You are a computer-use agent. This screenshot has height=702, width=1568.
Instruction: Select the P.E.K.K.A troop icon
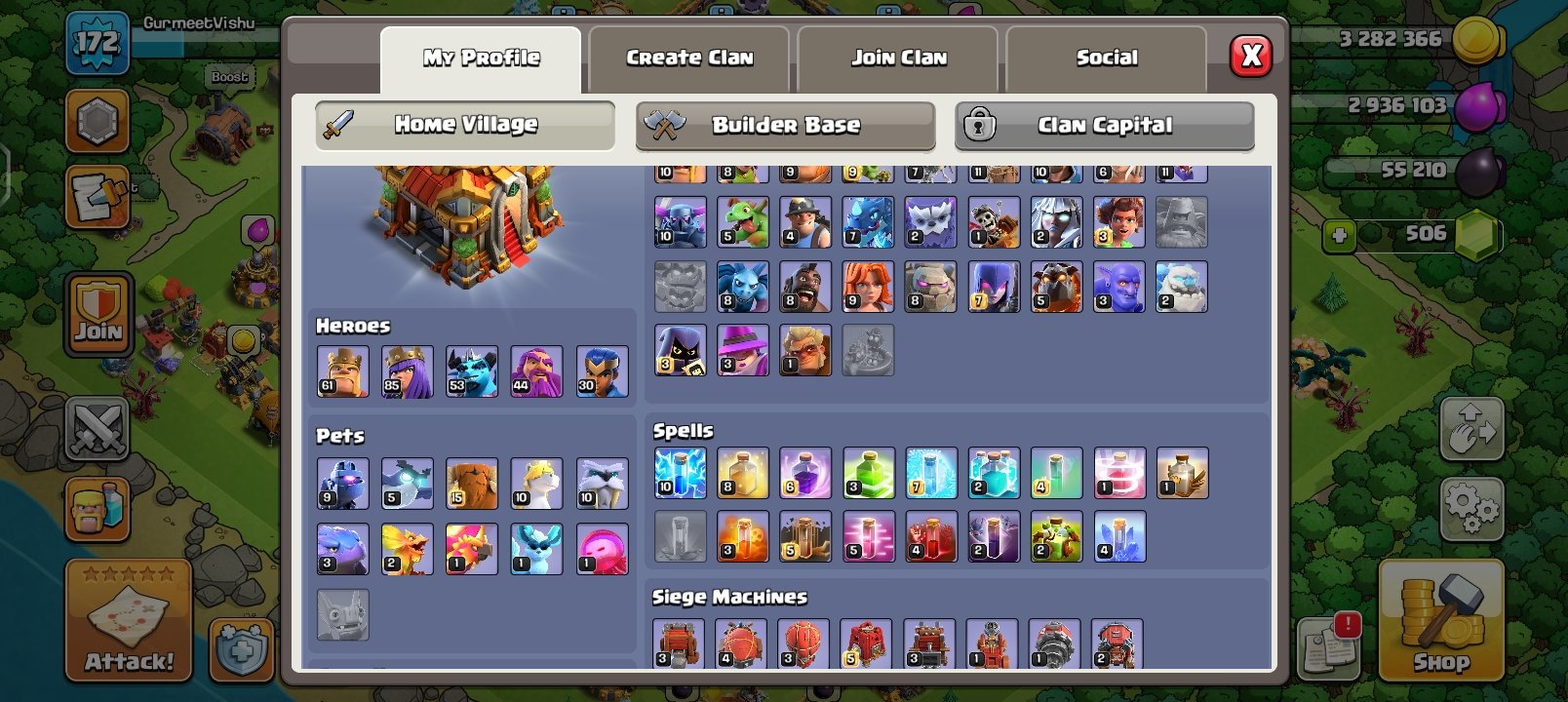pos(680,221)
